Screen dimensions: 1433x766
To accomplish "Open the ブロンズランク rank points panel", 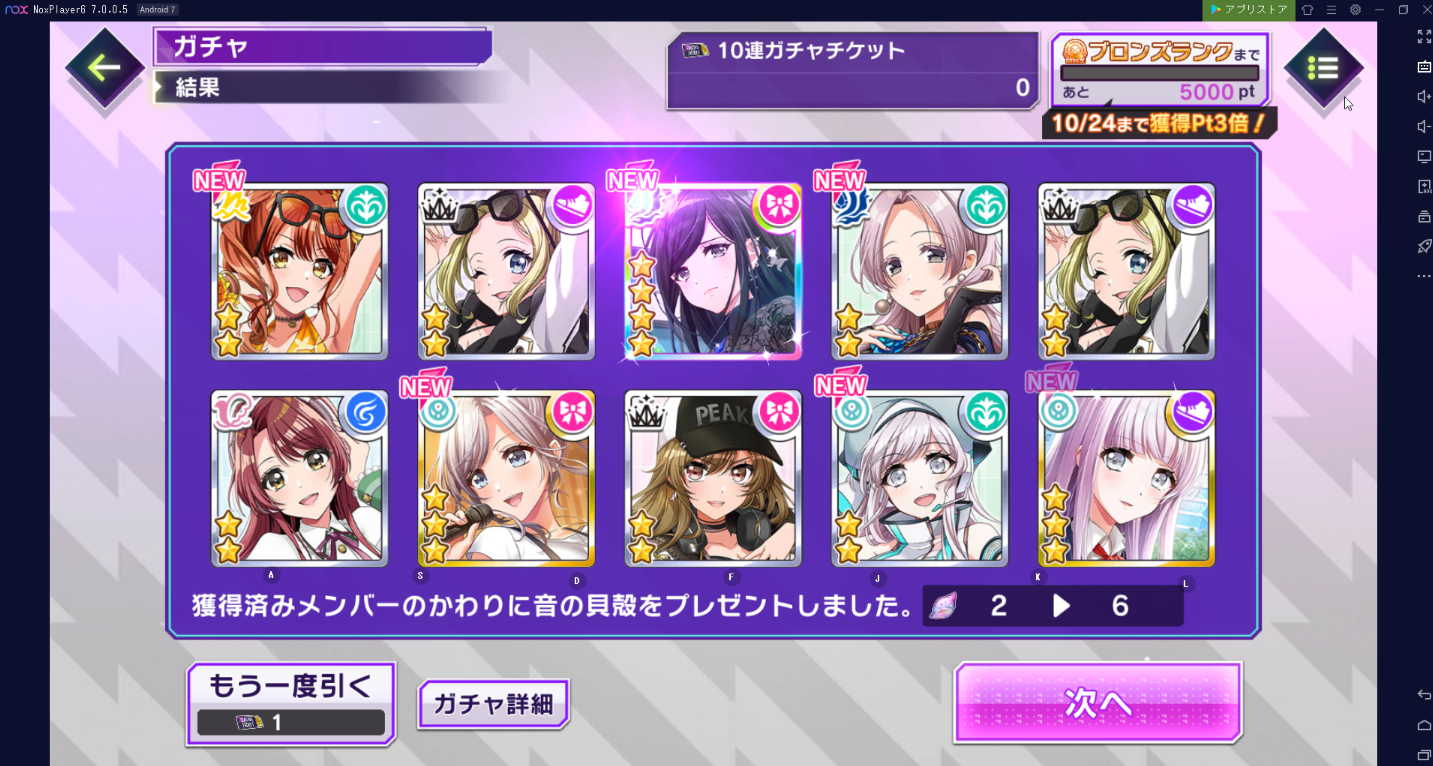I will click(1160, 71).
